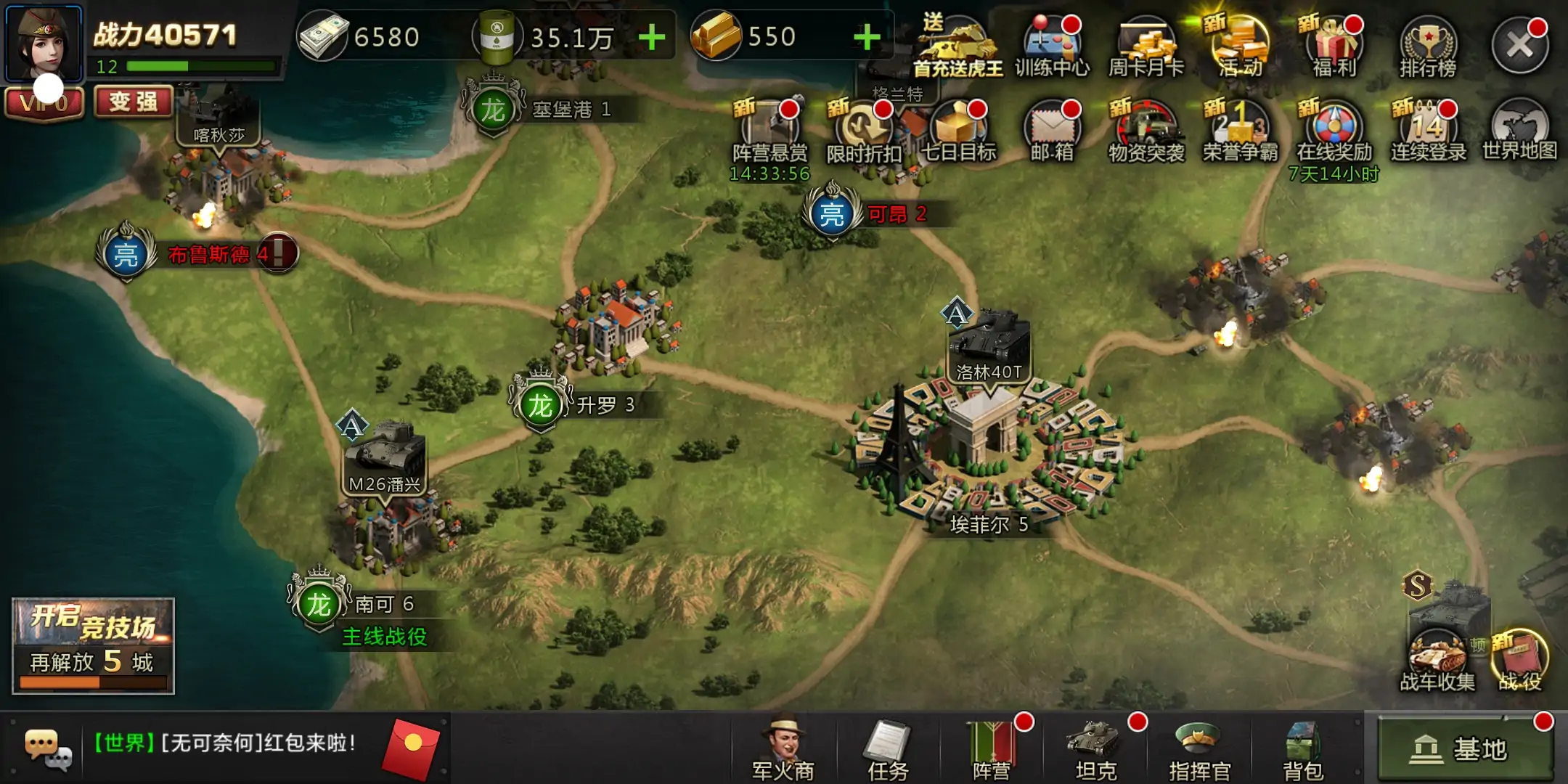The height and width of the screenshot is (784, 1568).
Task: Open the 基地 base button
Action: click(1465, 748)
